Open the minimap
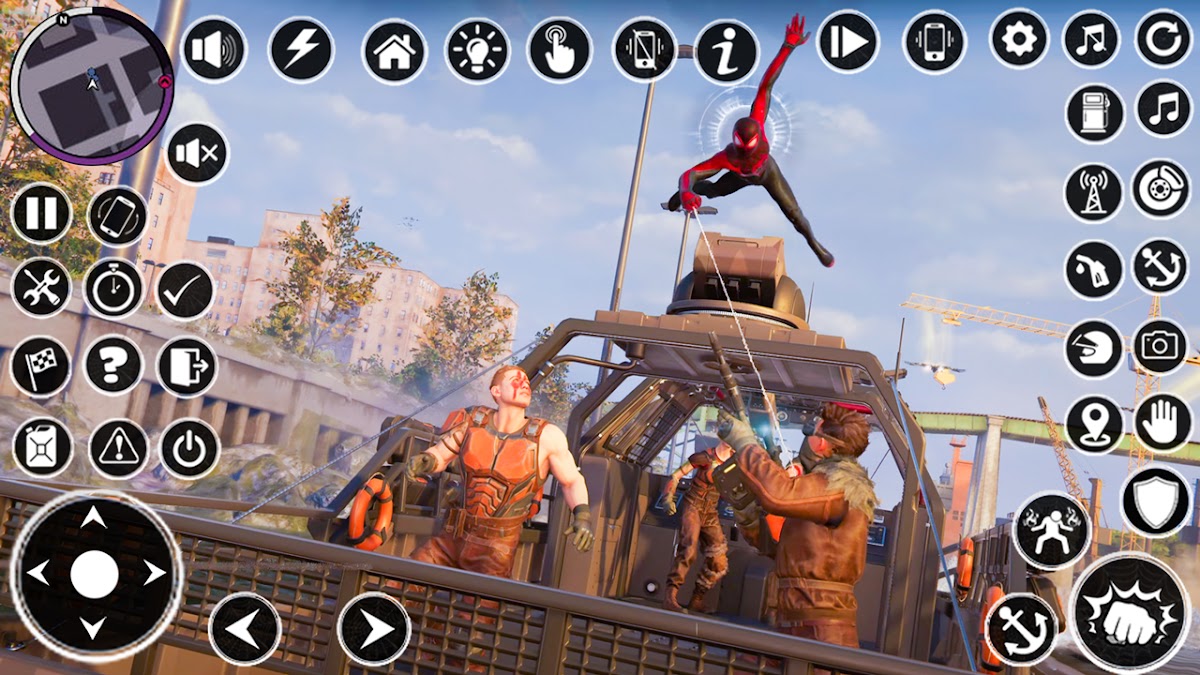Image resolution: width=1200 pixels, height=675 pixels. 91,84
